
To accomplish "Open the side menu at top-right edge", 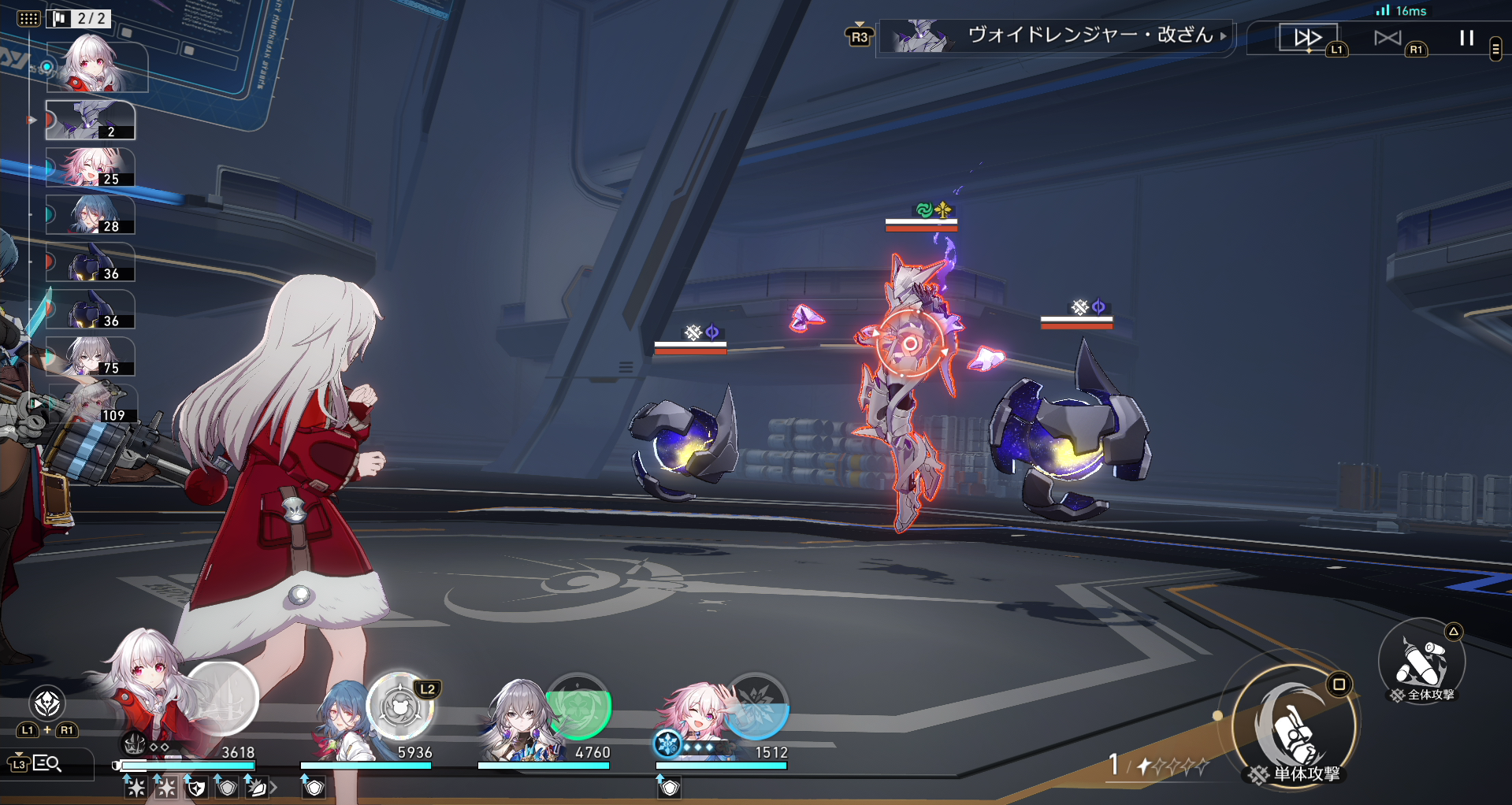I will click(x=1495, y=50).
